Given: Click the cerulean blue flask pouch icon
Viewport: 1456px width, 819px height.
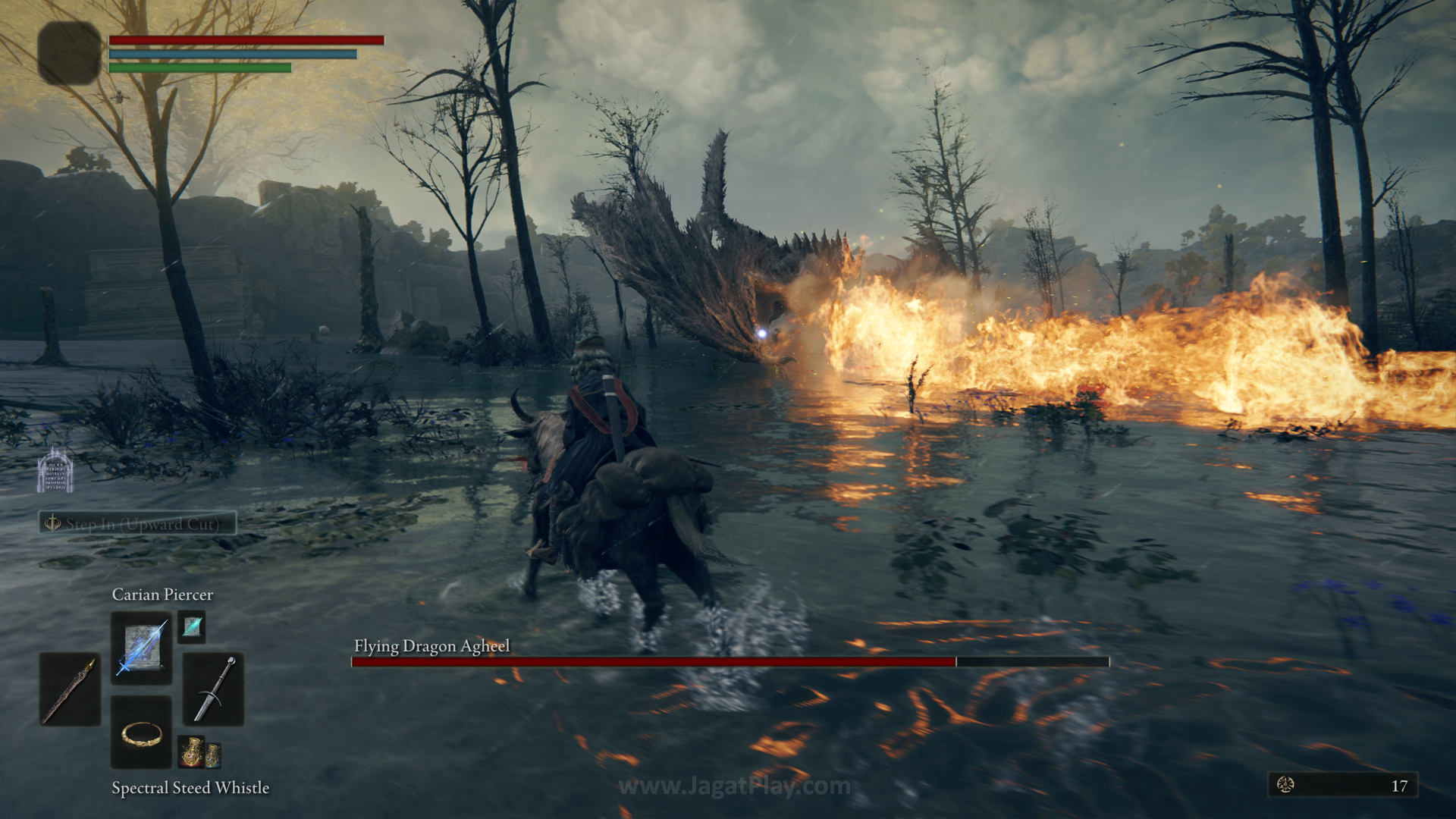Looking at the screenshot, I should pyautogui.click(x=213, y=754).
